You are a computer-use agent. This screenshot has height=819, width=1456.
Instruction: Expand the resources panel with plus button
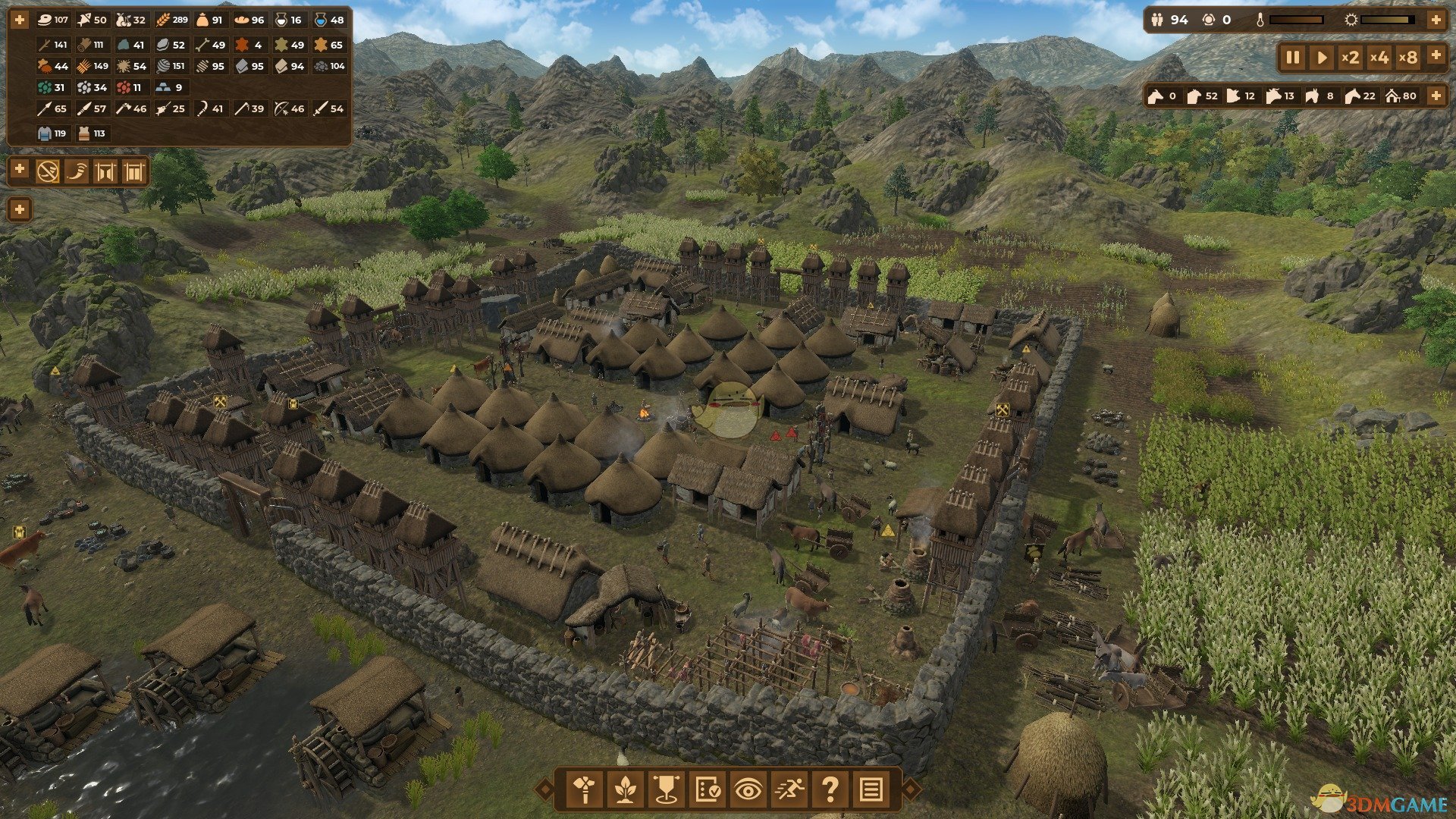point(19,20)
